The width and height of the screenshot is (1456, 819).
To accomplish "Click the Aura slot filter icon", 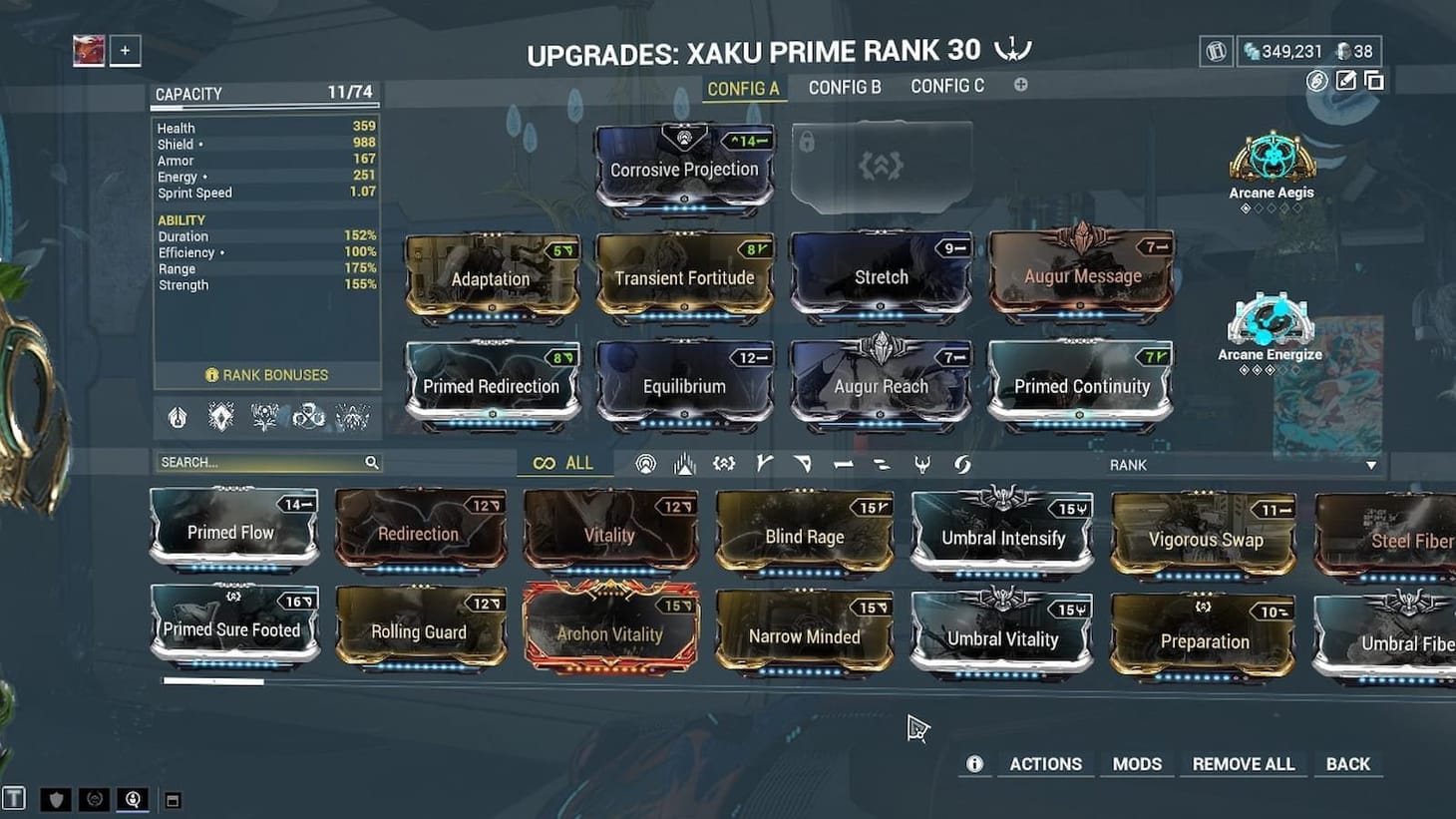I will (646, 462).
